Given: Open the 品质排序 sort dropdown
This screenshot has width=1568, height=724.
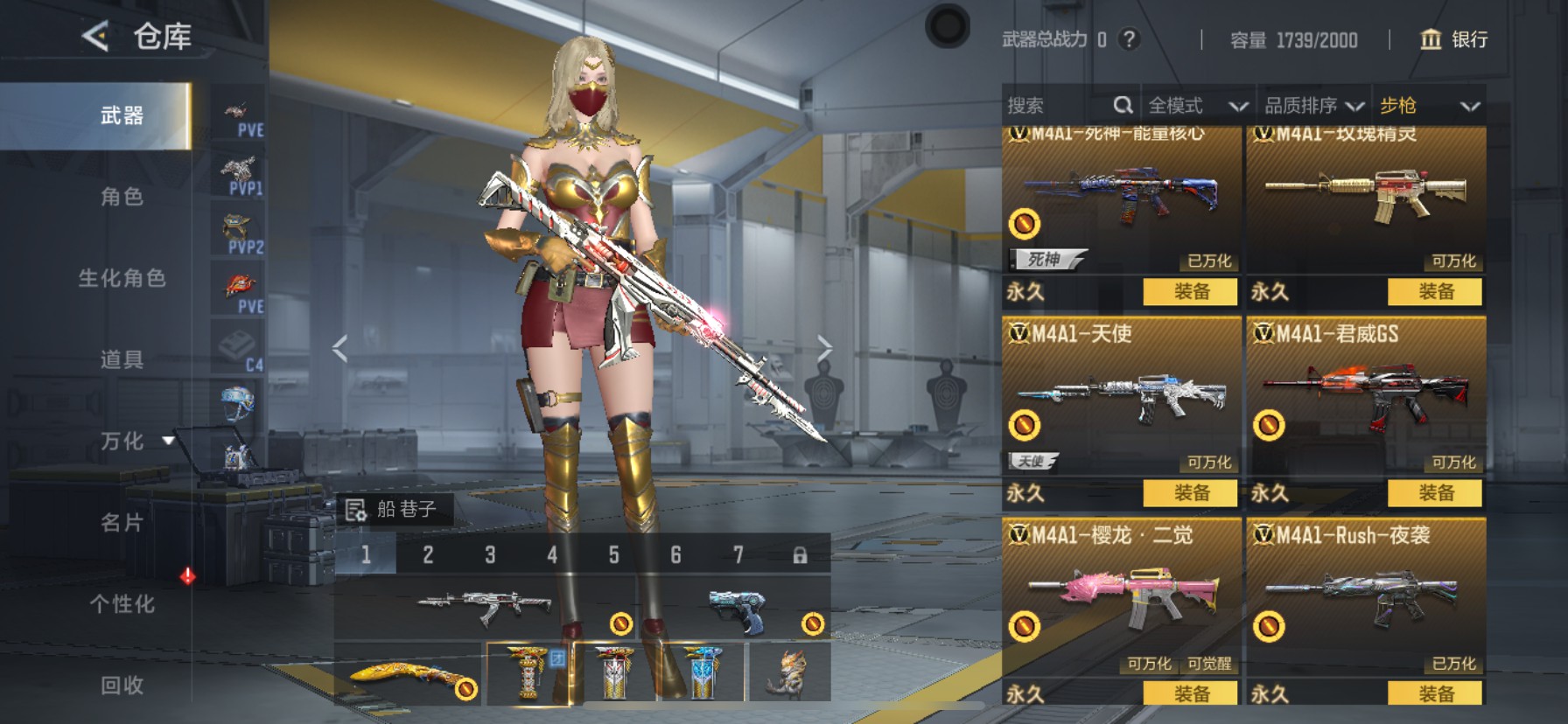Looking at the screenshot, I should click(x=1313, y=106).
